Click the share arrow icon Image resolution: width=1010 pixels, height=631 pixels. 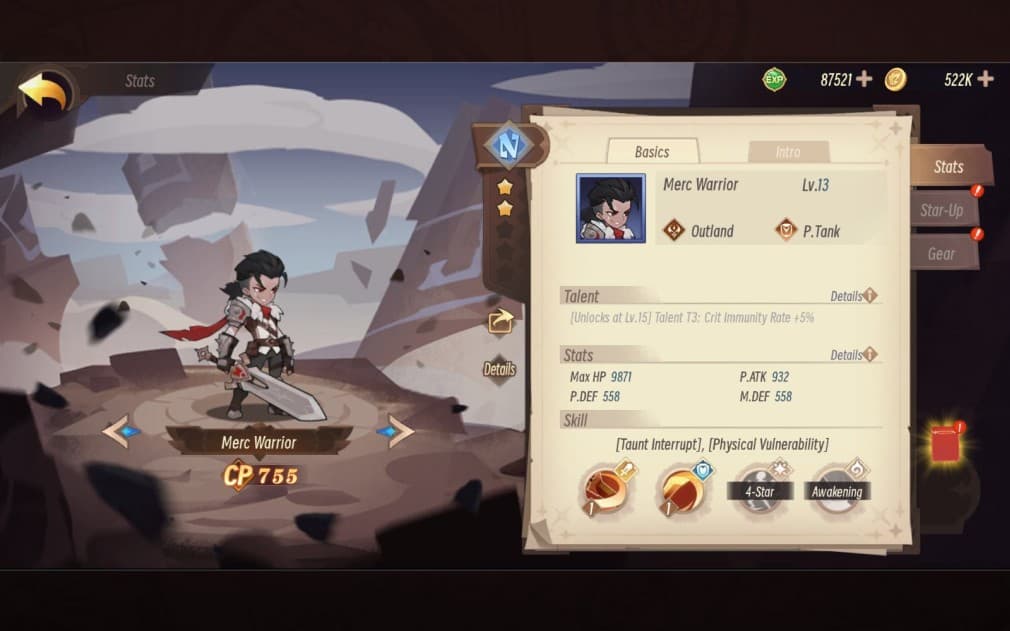(500, 320)
